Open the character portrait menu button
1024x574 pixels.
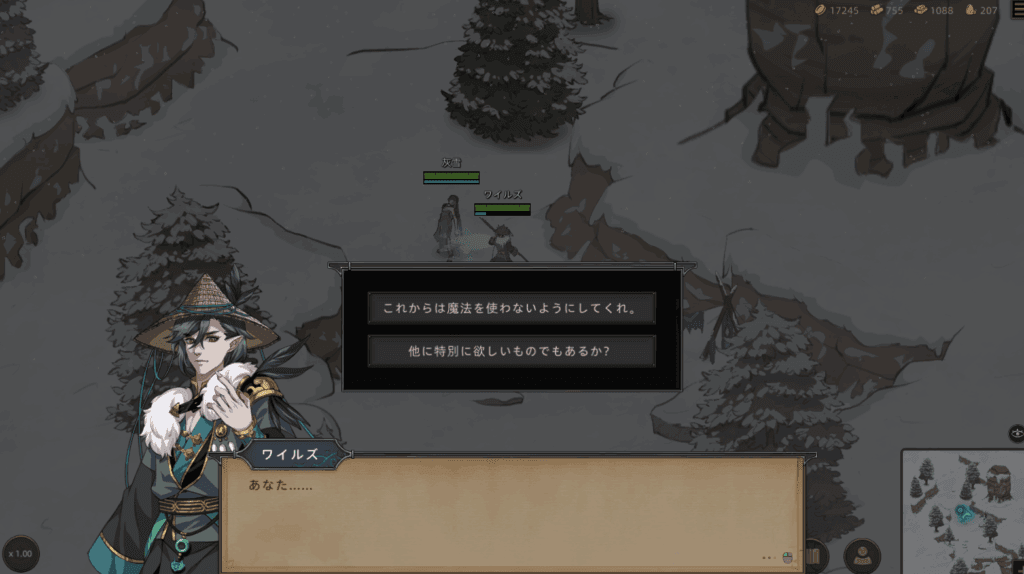pos(862,555)
